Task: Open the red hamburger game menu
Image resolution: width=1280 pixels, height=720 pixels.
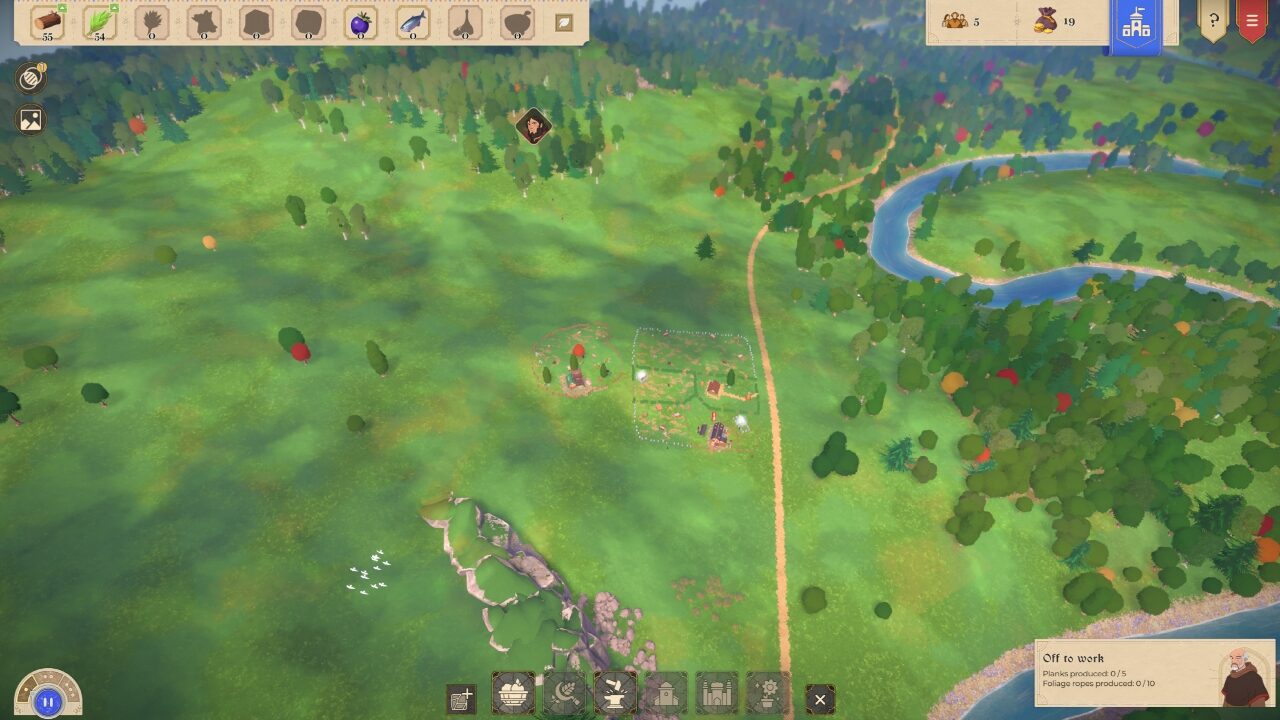Action: tap(1253, 20)
